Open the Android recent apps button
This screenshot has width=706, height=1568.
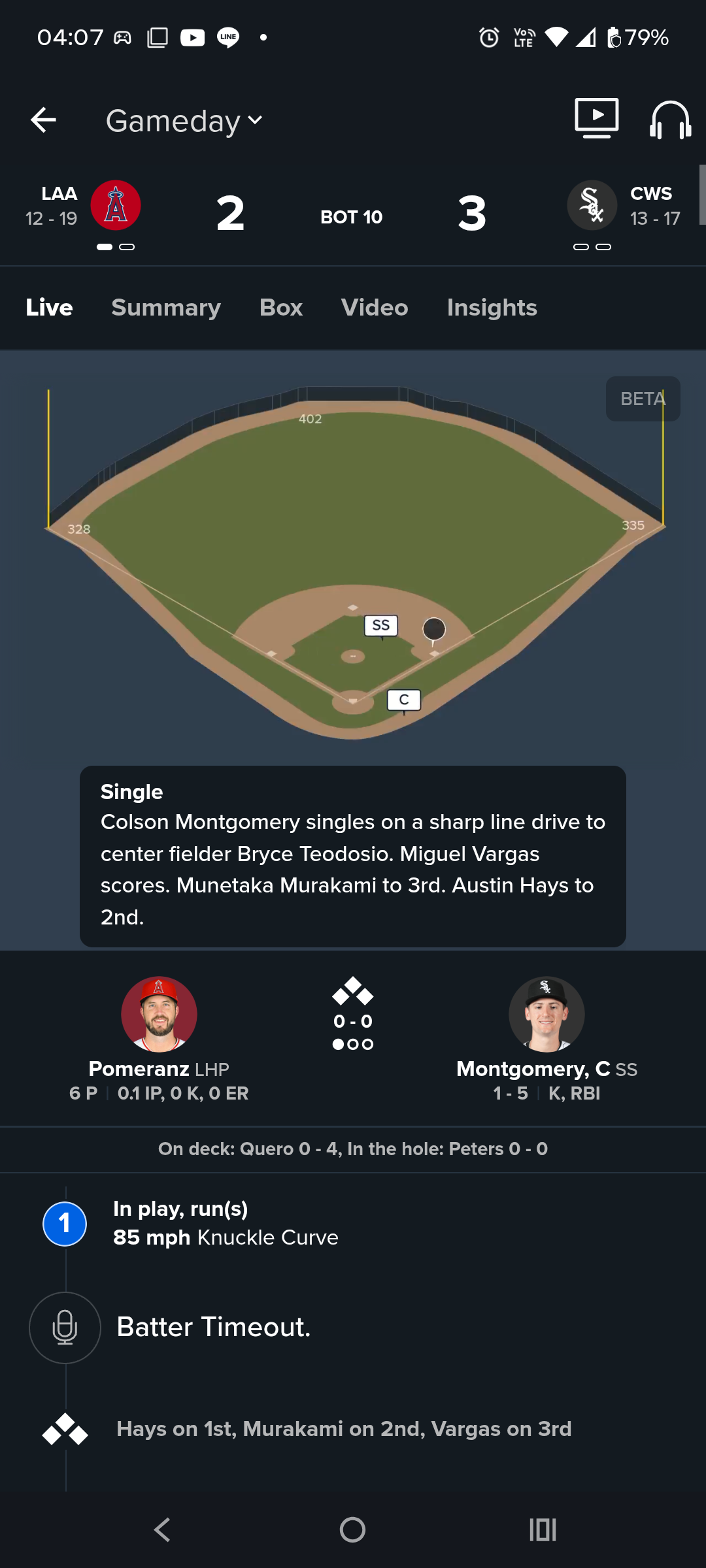[543, 1529]
